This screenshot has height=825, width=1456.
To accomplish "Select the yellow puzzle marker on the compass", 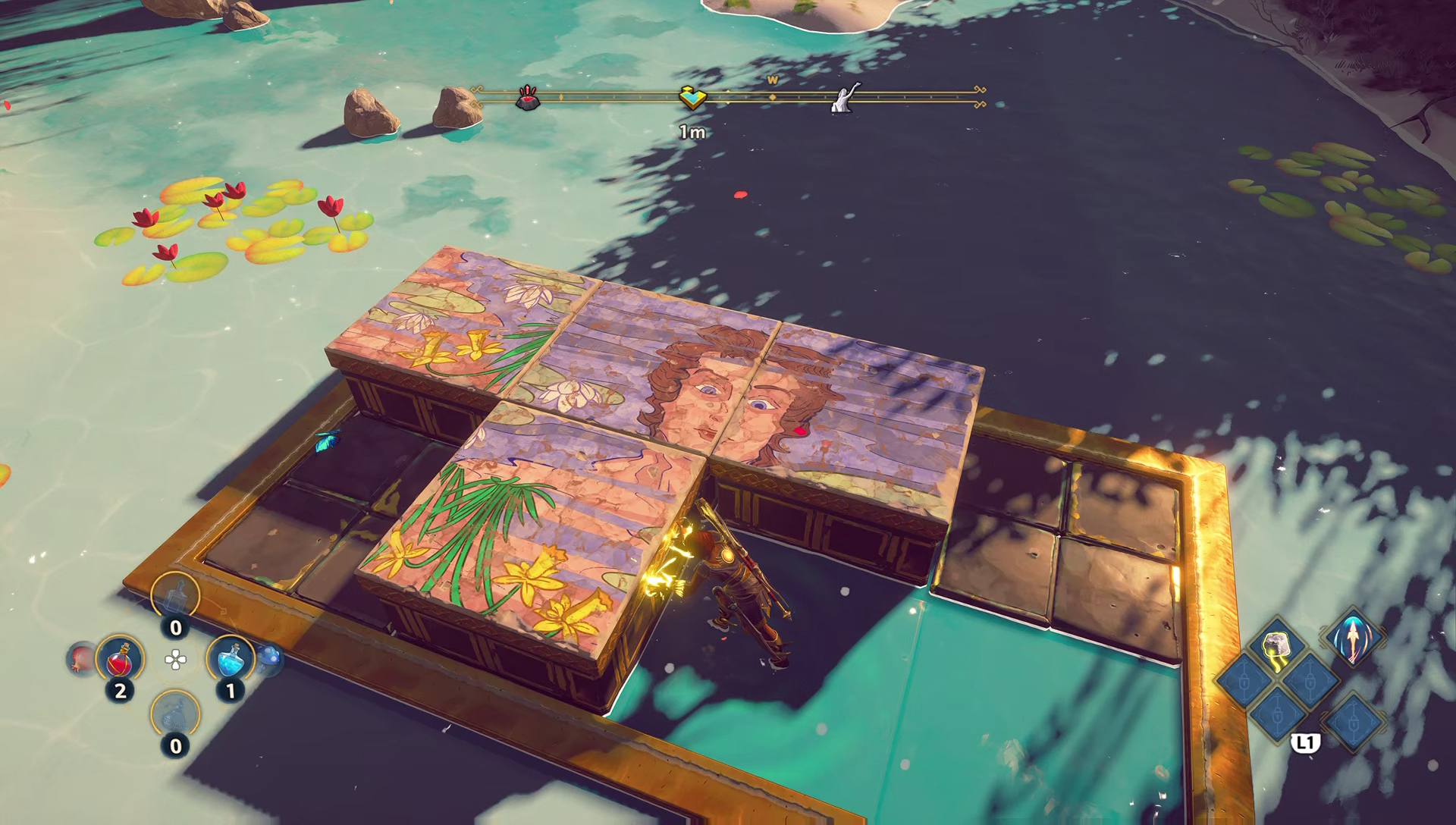I will (x=692, y=97).
